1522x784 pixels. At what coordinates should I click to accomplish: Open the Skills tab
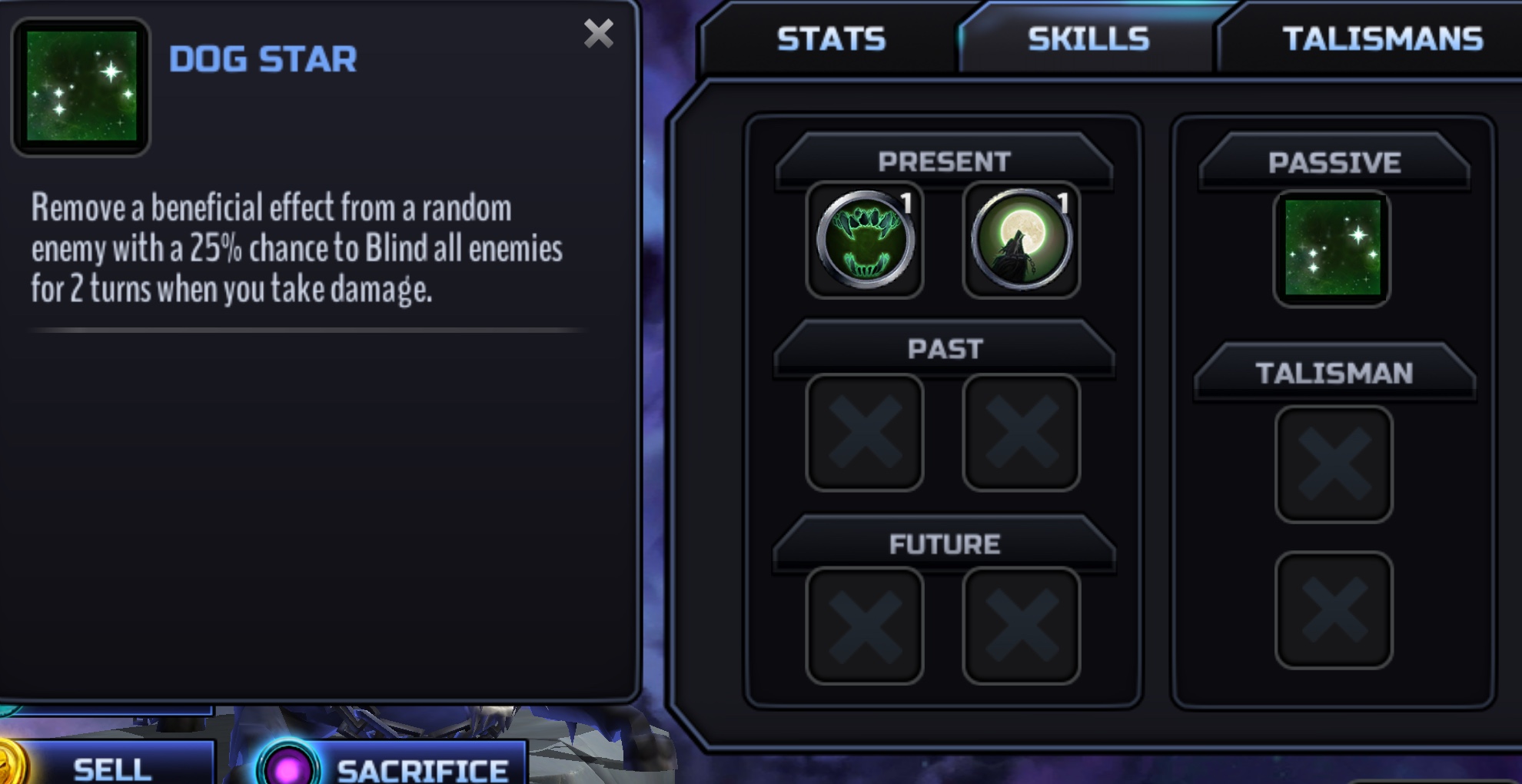point(1088,39)
